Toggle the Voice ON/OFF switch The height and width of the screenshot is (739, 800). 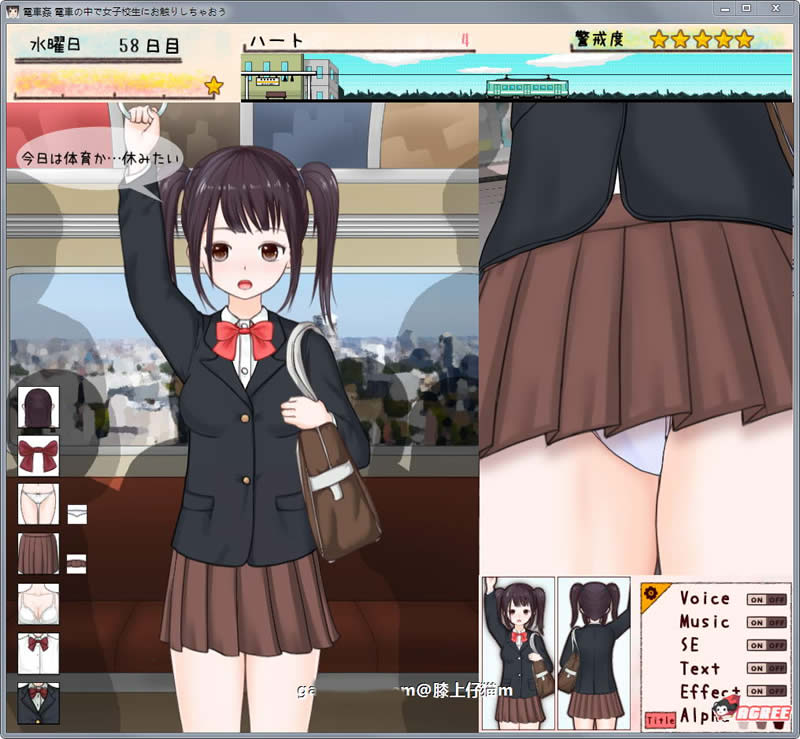(766, 599)
